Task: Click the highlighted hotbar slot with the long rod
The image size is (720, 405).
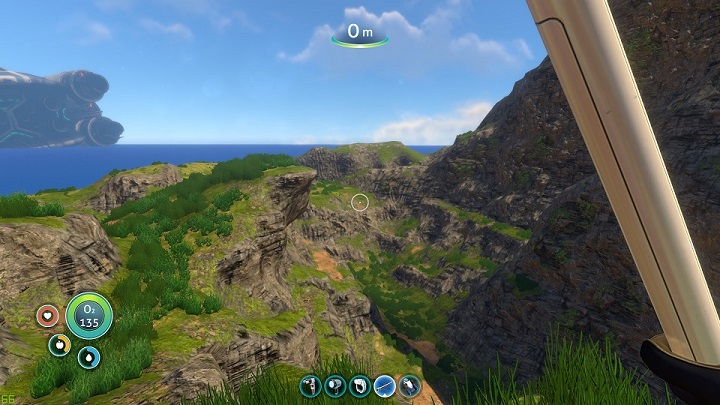Action: 385,386
